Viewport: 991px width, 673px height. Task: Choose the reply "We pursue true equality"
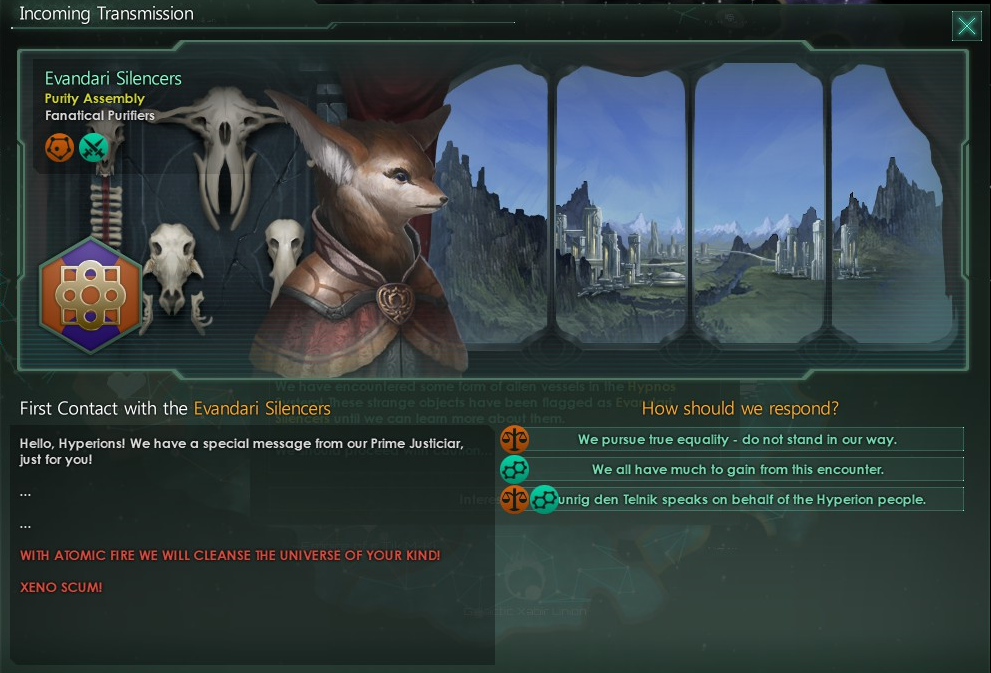(736, 439)
